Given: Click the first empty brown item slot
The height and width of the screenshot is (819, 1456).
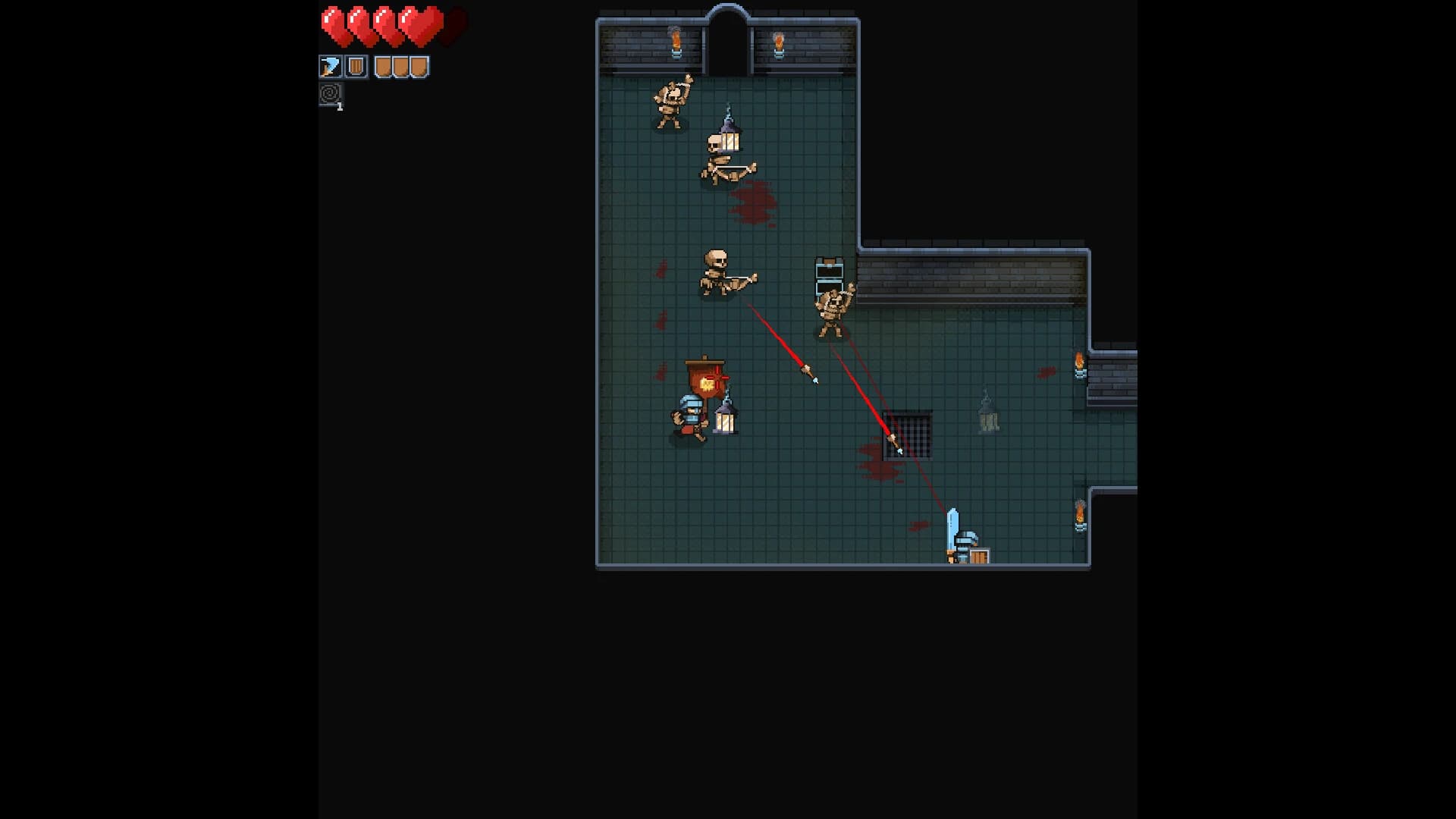Looking at the screenshot, I should pos(381,67).
